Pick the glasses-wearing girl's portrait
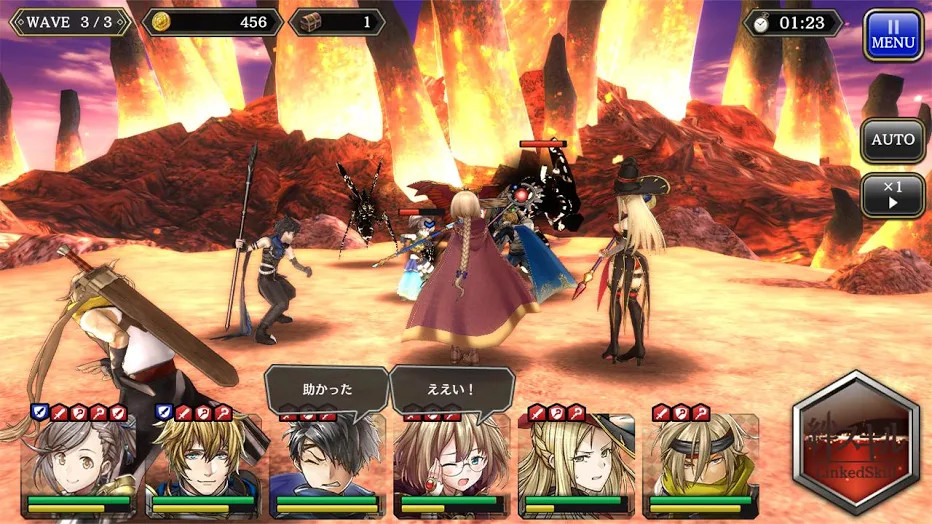The width and height of the screenshot is (932, 524). coord(451,460)
